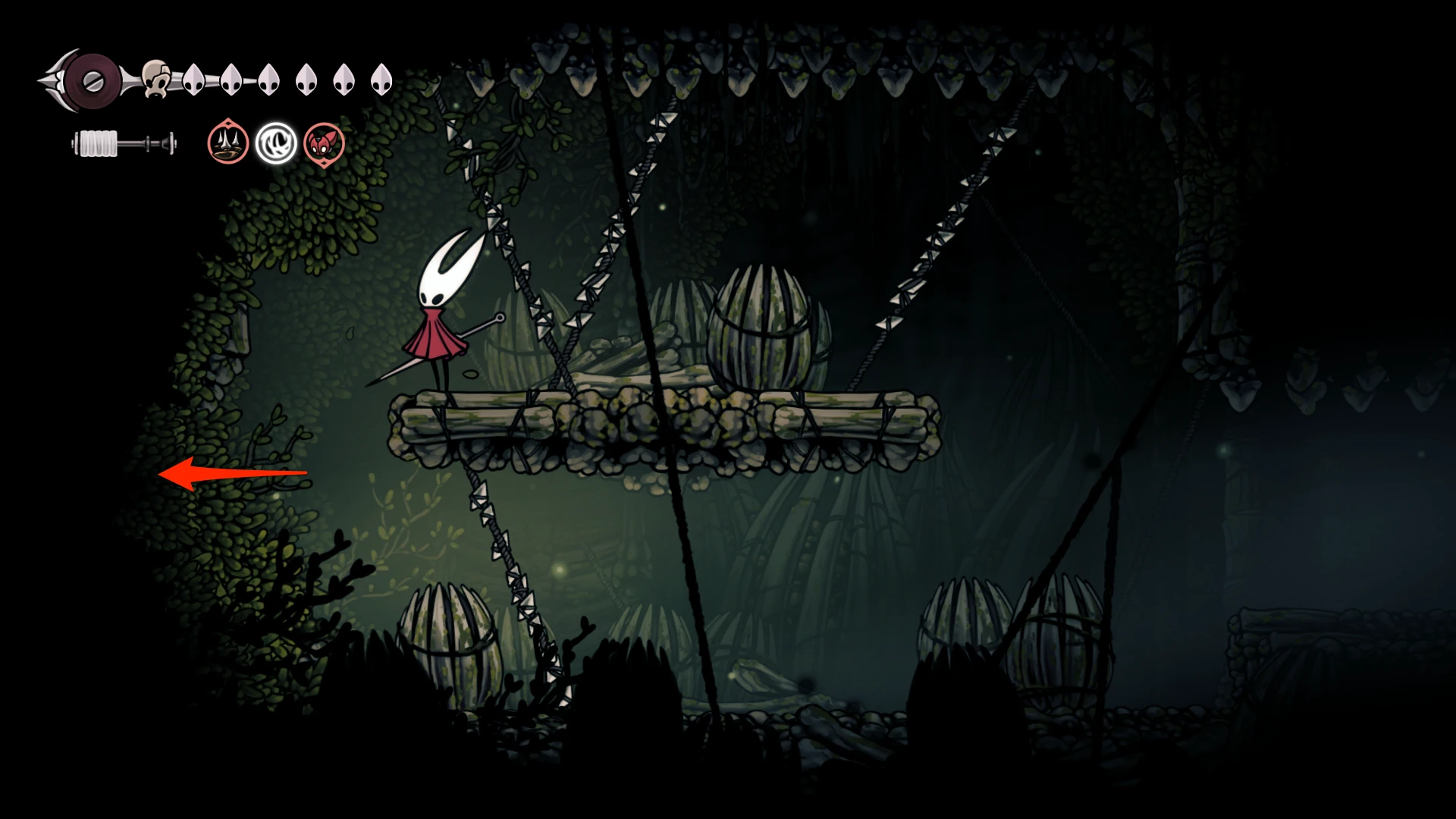Activate the glowing white silk skill icon
Image resolution: width=1456 pixels, height=819 pixels.
point(276,143)
